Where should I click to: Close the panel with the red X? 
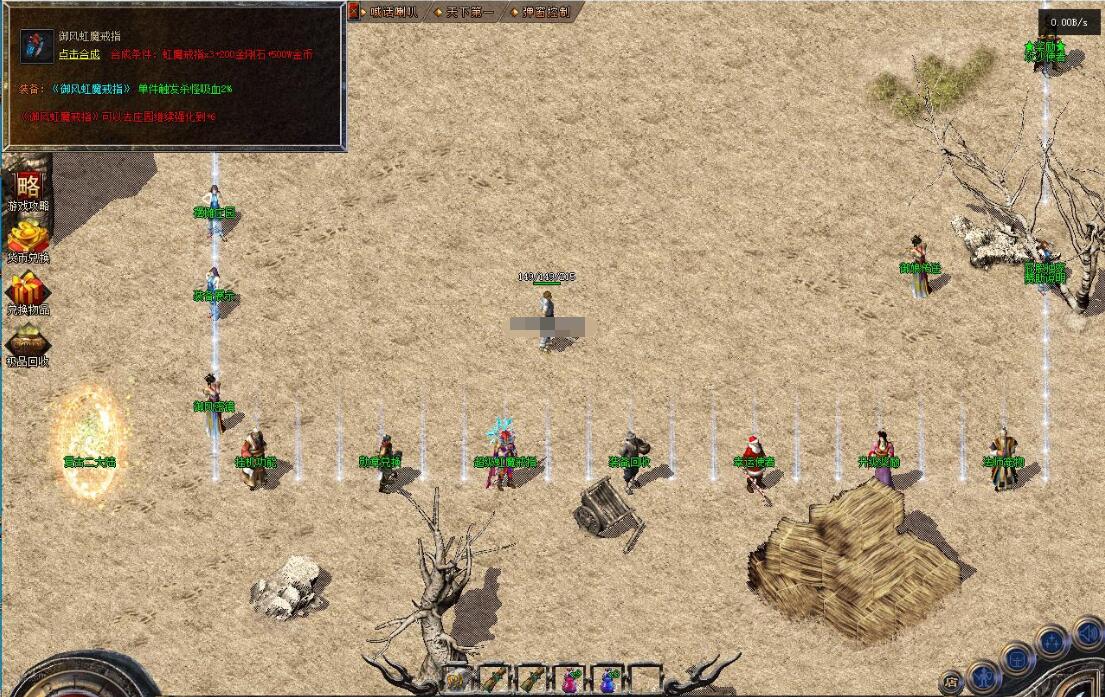point(352,12)
